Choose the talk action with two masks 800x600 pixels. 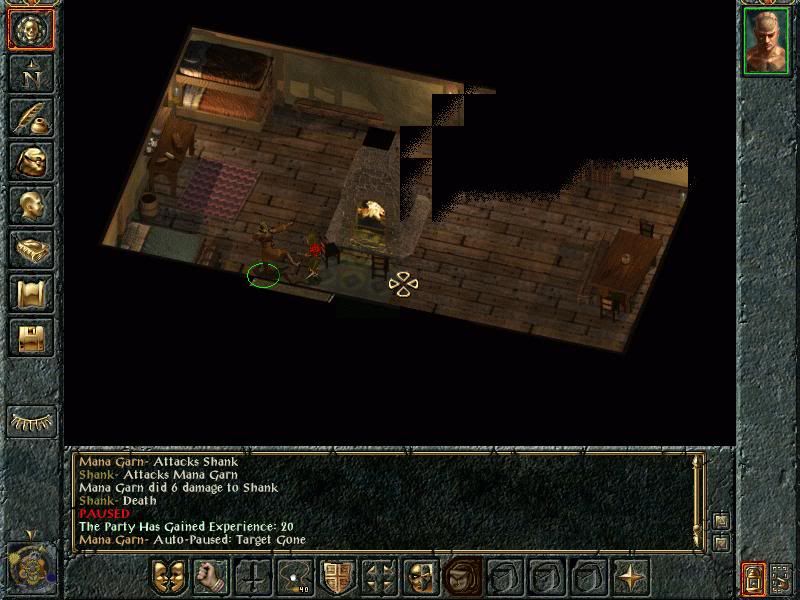[169, 577]
